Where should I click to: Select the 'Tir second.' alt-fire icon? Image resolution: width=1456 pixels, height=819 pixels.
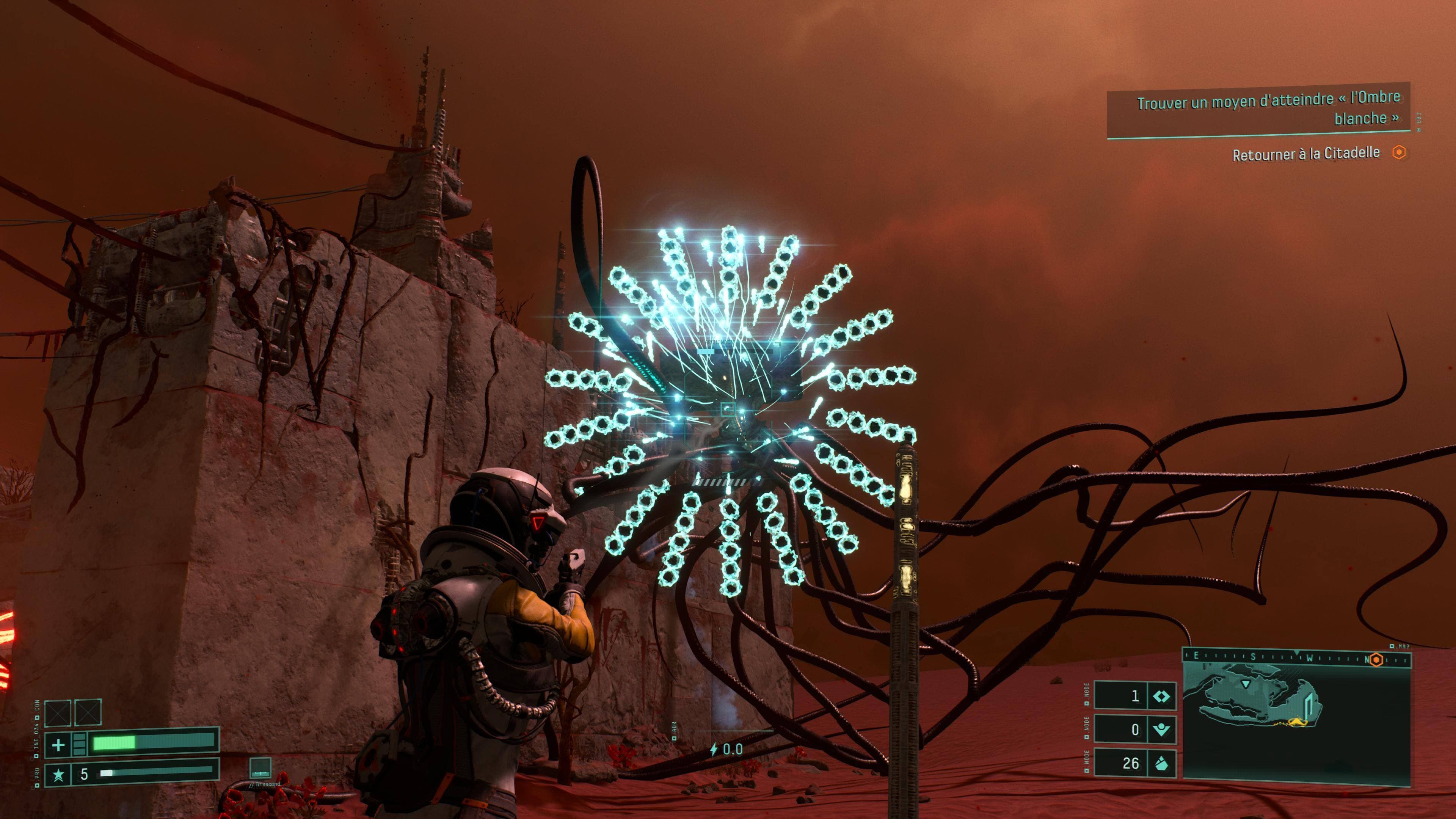(260, 767)
